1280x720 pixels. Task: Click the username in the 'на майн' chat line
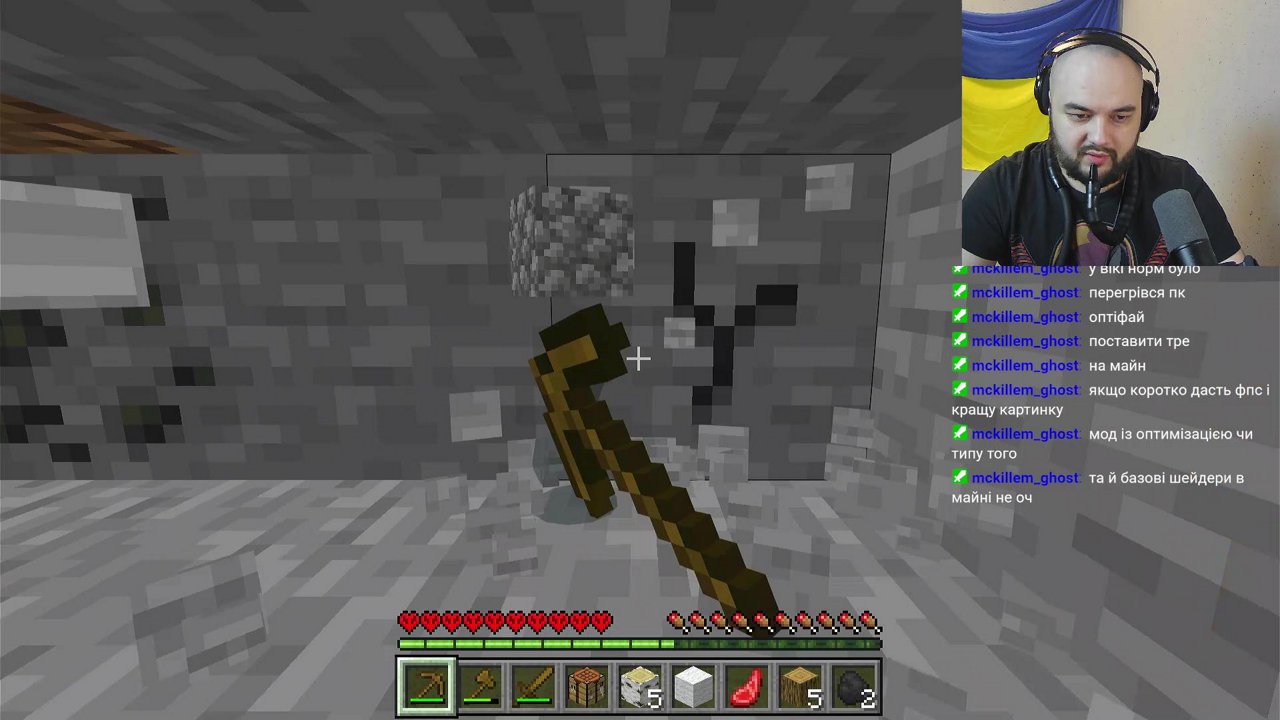(x=1025, y=365)
